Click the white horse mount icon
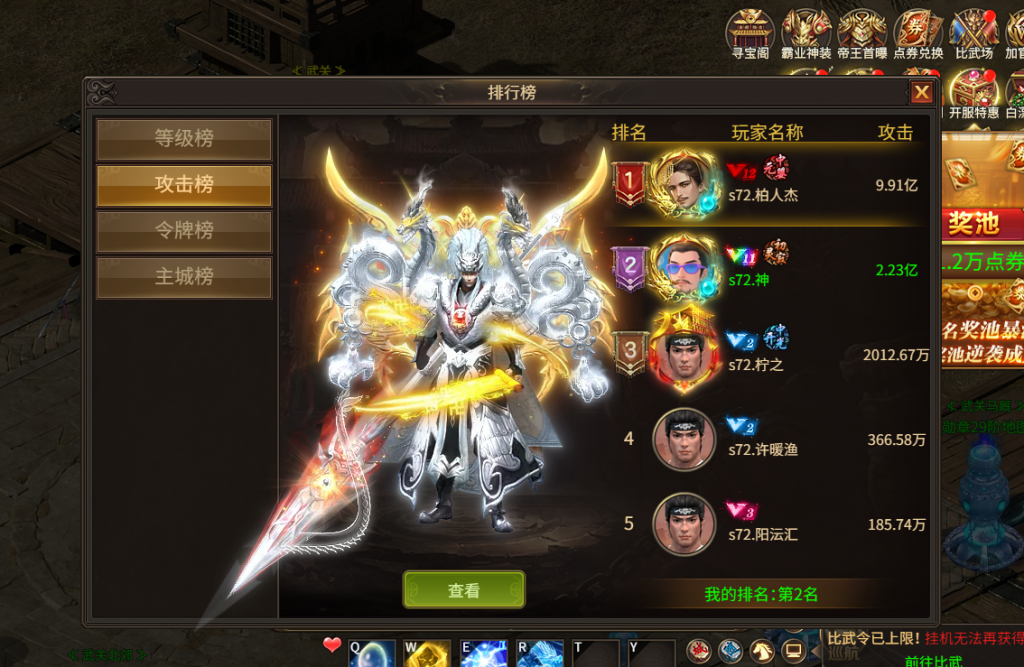The width and height of the screenshot is (1024, 667). pyautogui.click(x=762, y=652)
